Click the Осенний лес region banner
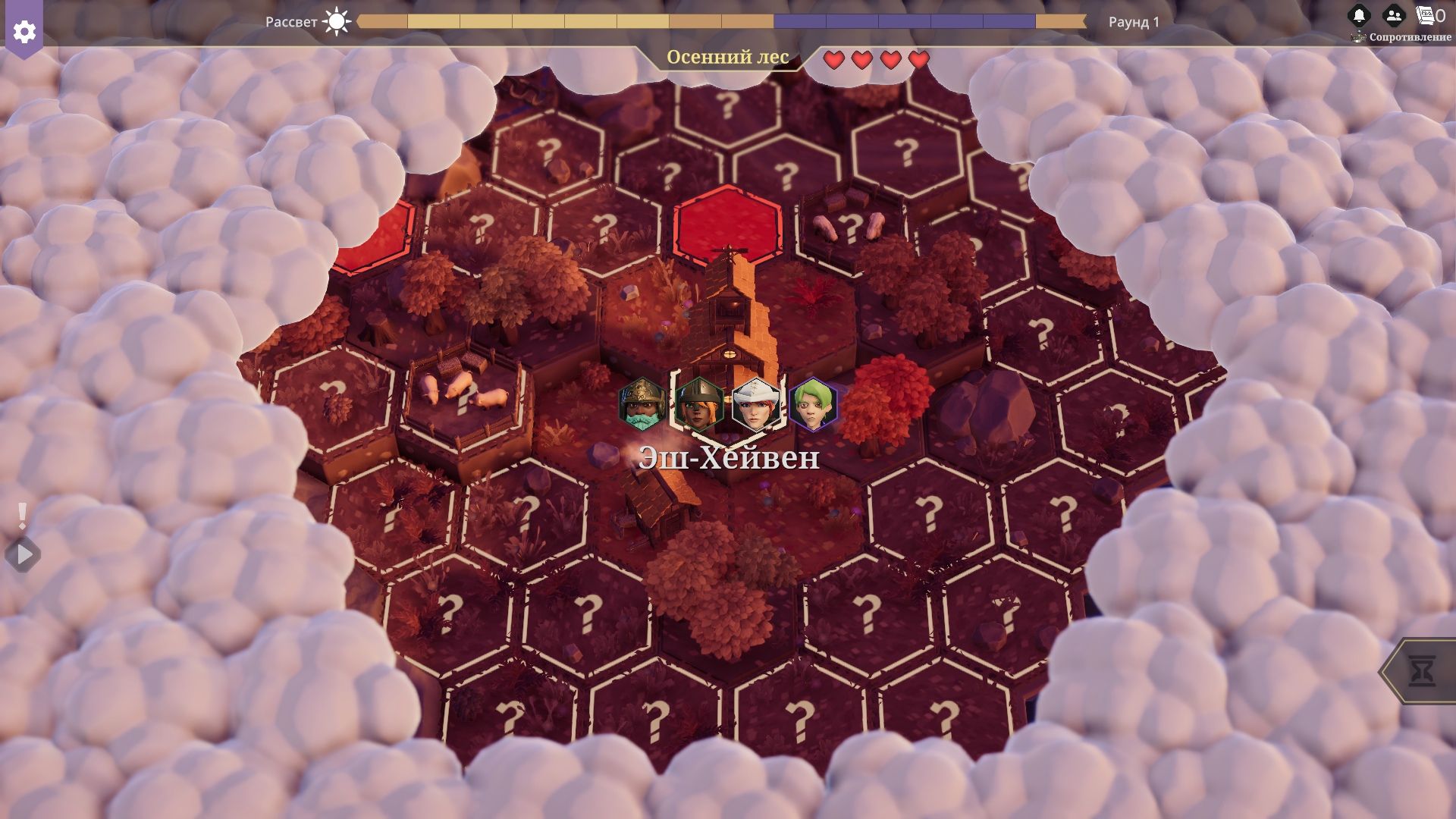This screenshot has height=819, width=1456. click(727, 58)
